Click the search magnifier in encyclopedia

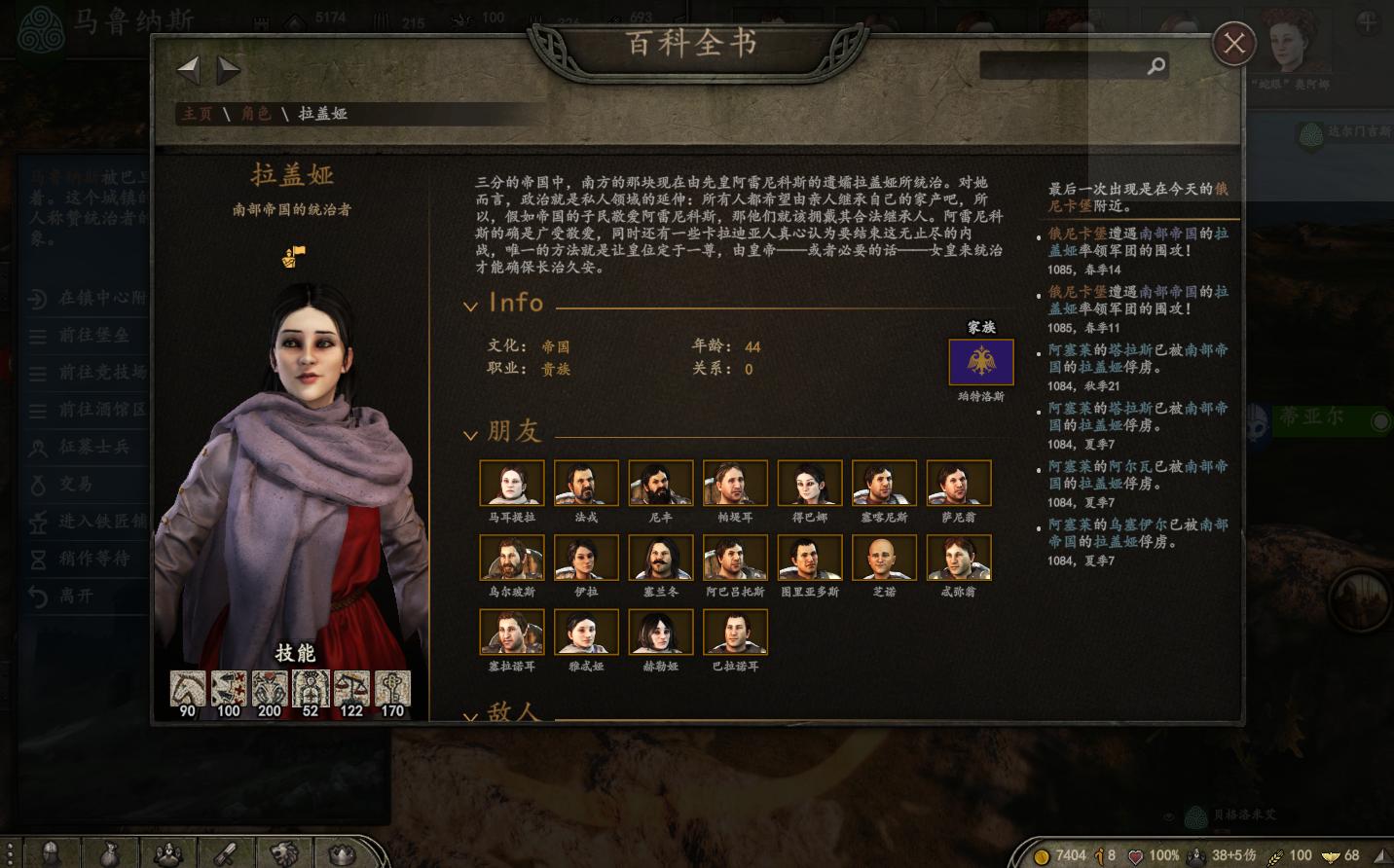1155,66
